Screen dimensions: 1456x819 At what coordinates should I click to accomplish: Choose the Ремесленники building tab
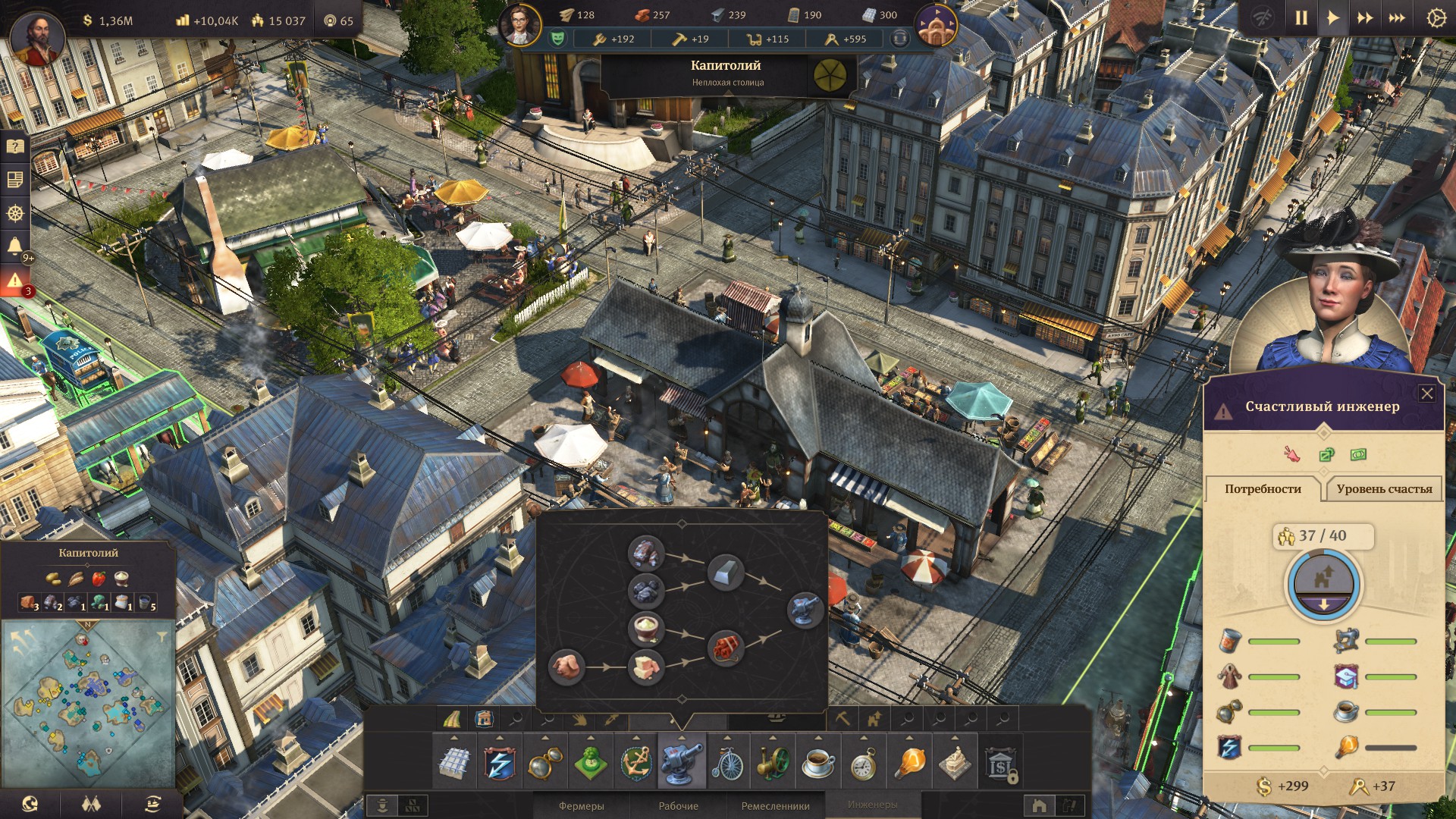click(x=775, y=805)
